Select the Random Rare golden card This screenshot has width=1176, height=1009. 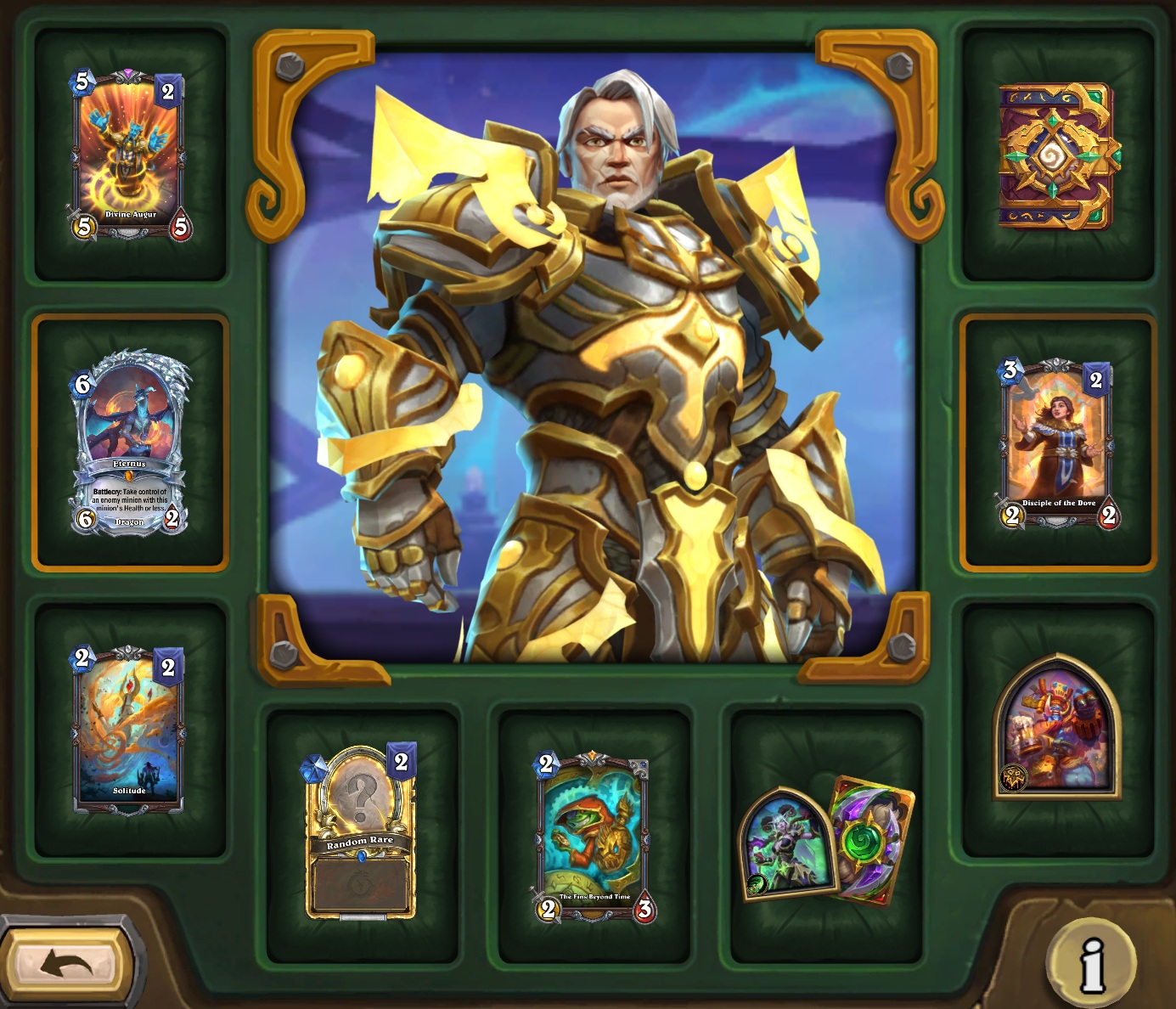361,834
